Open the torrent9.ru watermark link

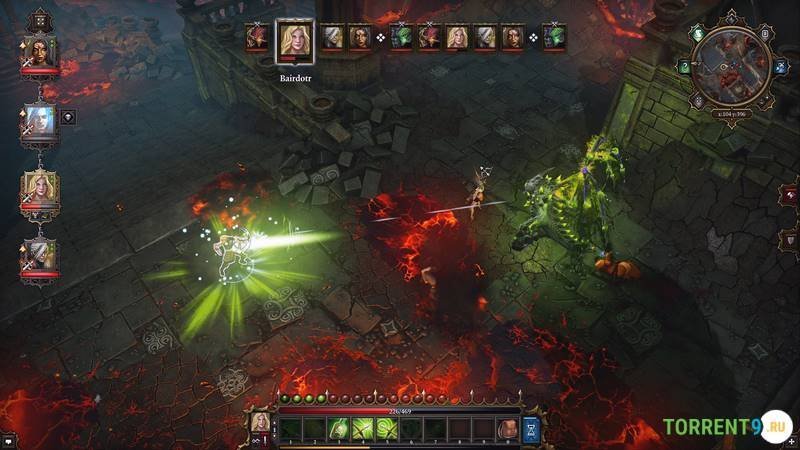pos(727,428)
